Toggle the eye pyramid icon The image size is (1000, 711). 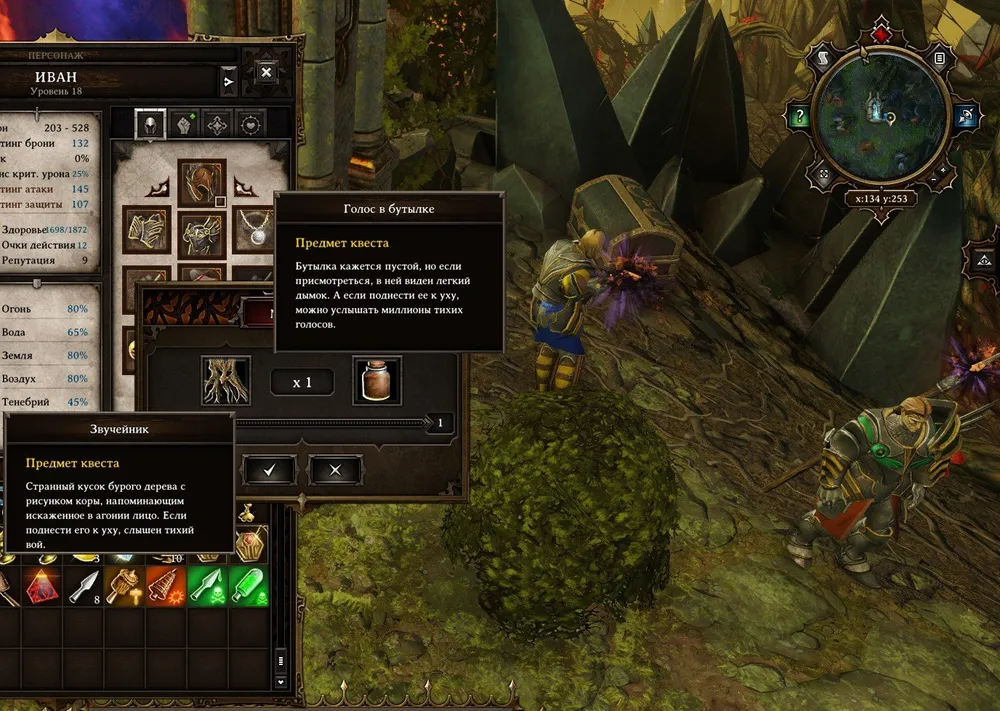point(982,260)
